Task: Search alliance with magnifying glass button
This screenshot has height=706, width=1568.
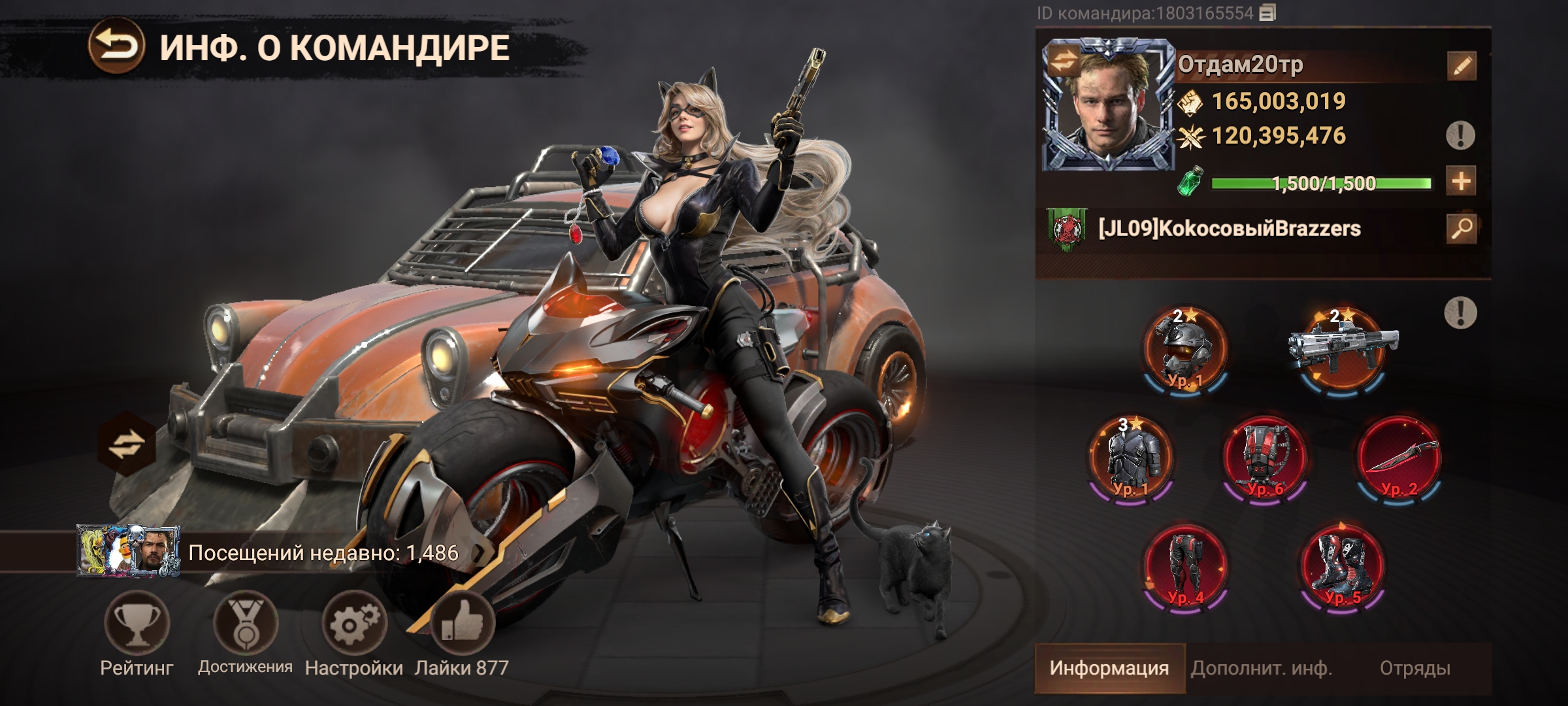Action: (x=1461, y=229)
